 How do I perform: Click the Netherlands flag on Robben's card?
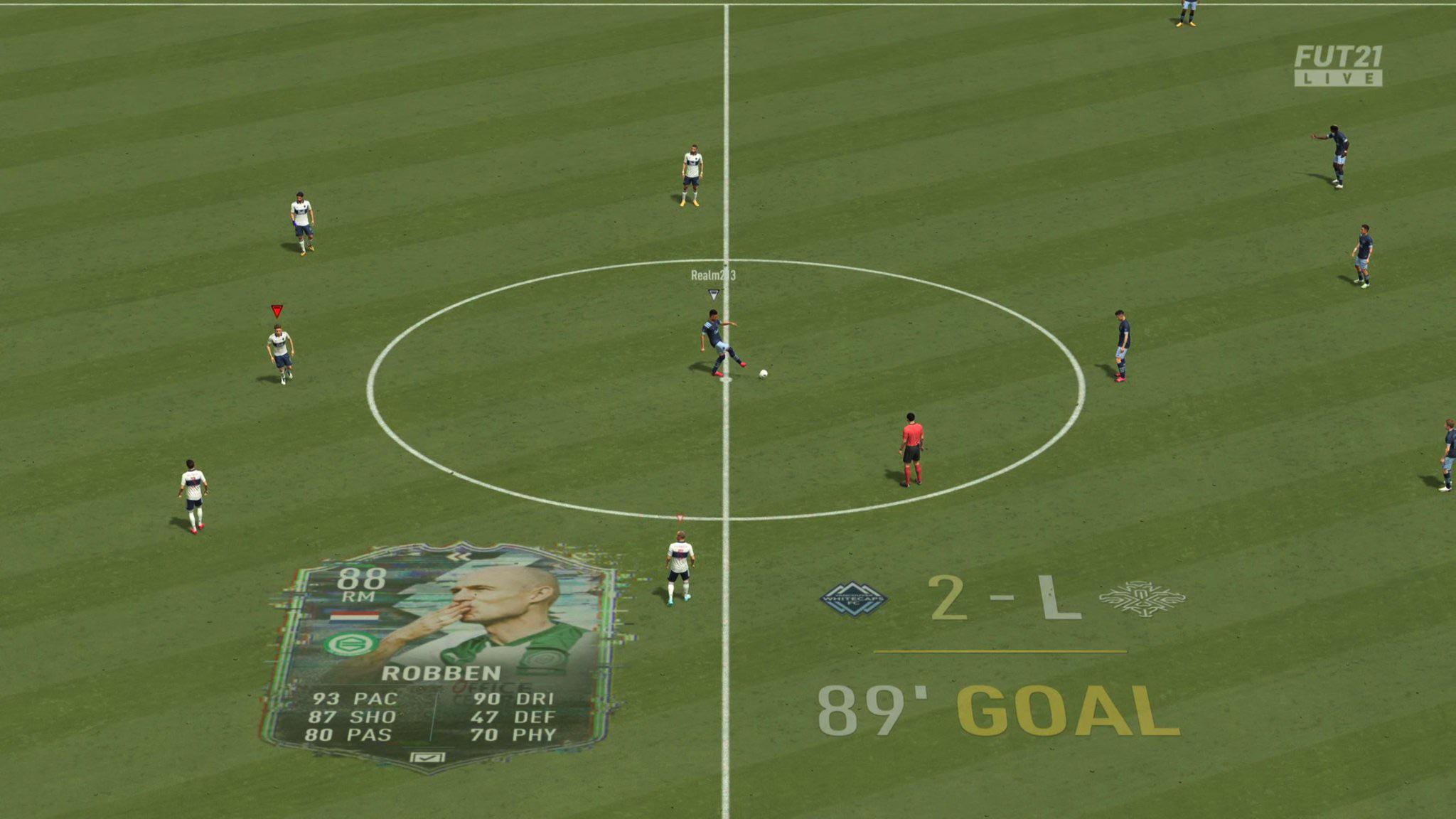[x=355, y=616]
